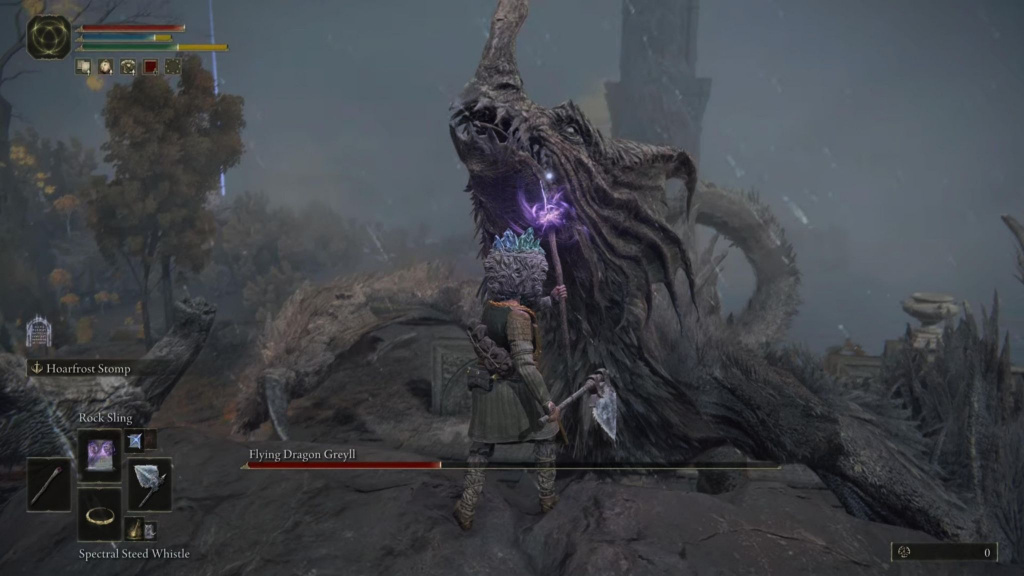Click the rune counter box

click(x=944, y=552)
